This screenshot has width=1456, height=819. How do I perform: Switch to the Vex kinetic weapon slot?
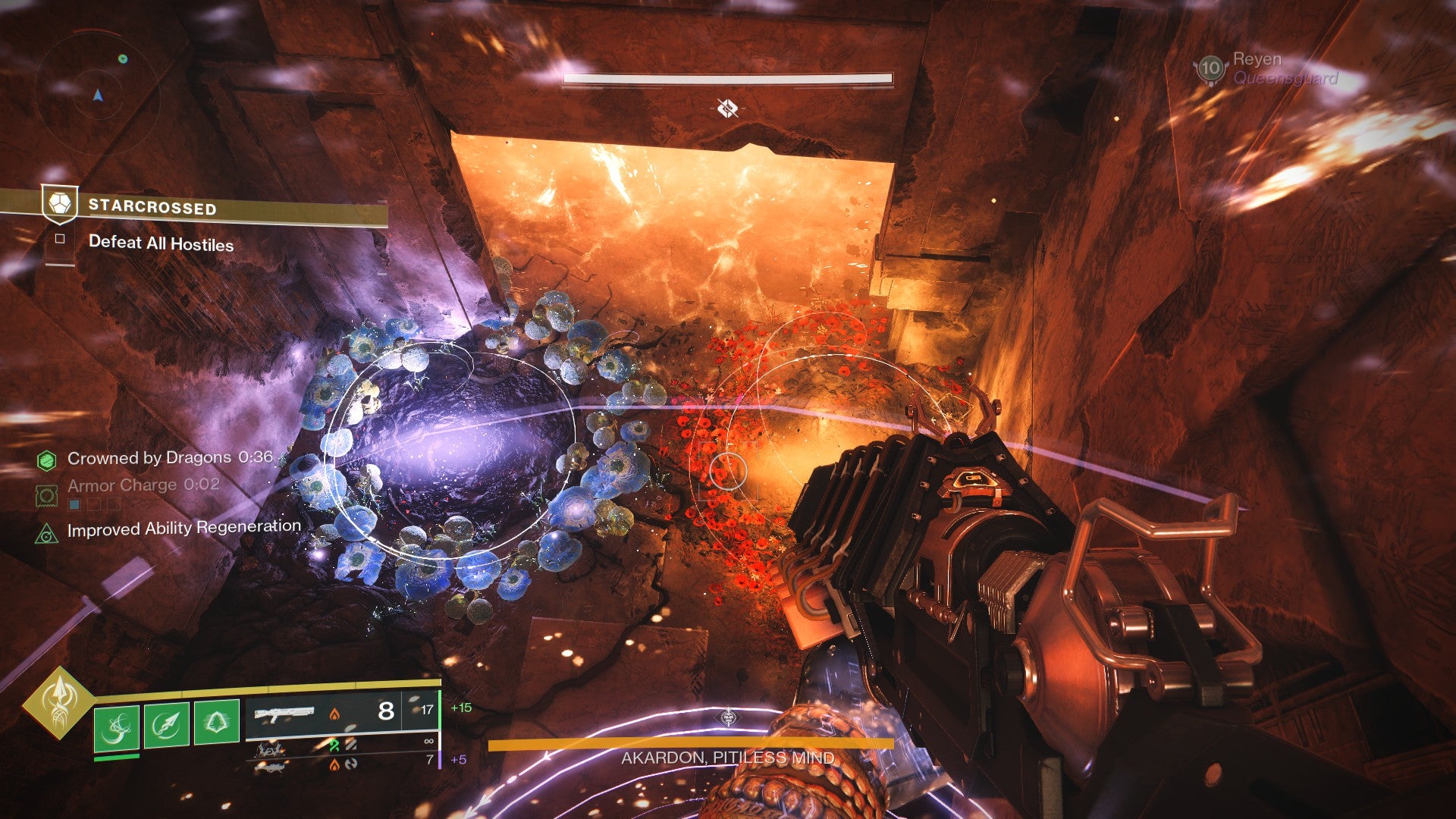[x=270, y=750]
